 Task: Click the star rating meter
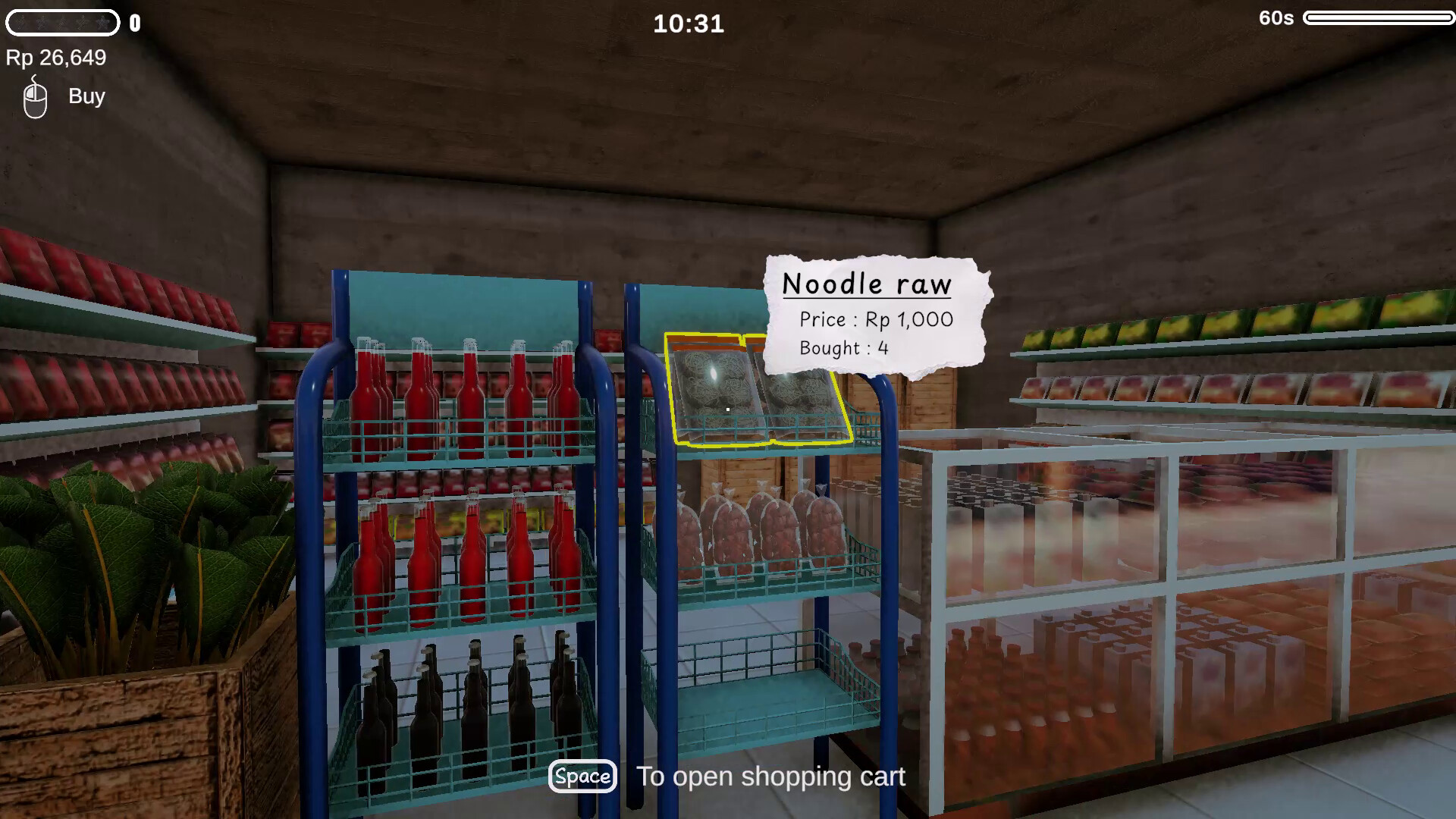62,23
